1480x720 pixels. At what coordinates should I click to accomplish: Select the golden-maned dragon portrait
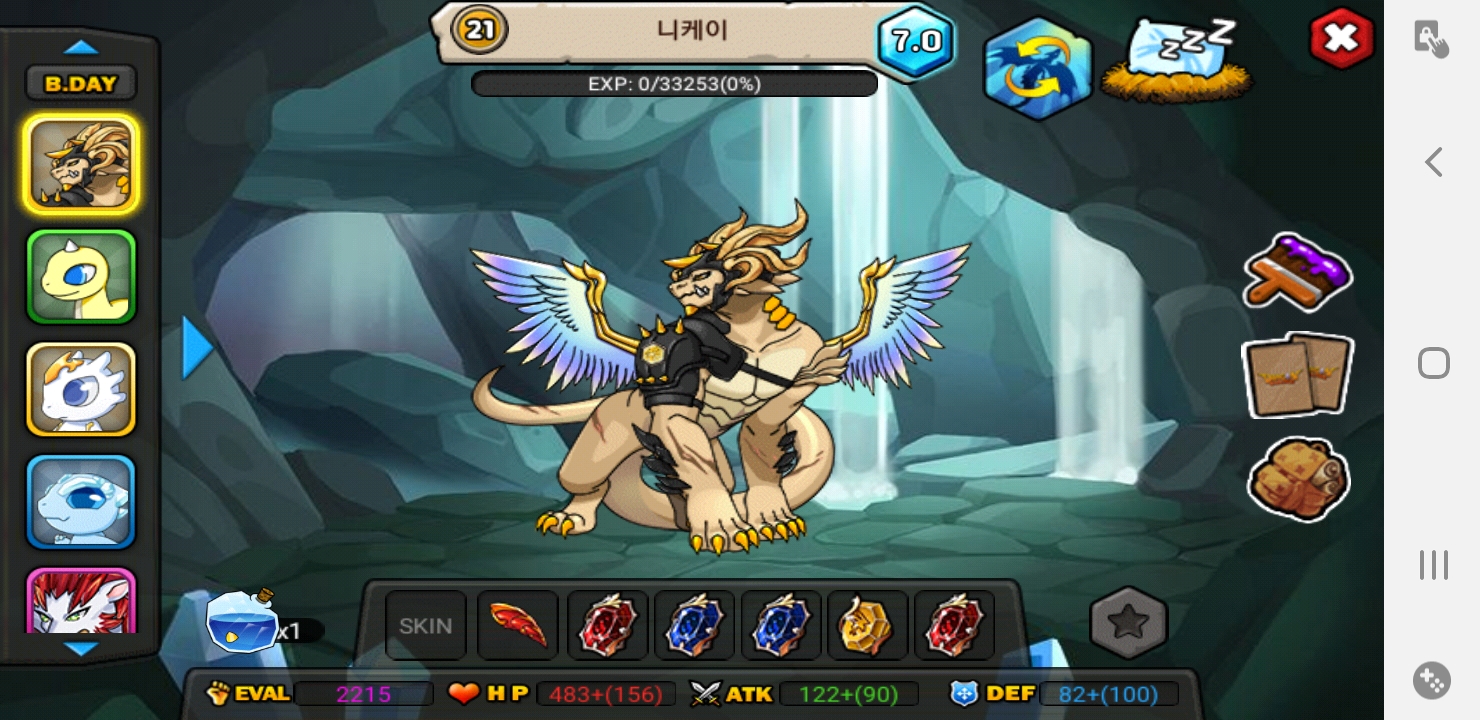click(81, 164)
